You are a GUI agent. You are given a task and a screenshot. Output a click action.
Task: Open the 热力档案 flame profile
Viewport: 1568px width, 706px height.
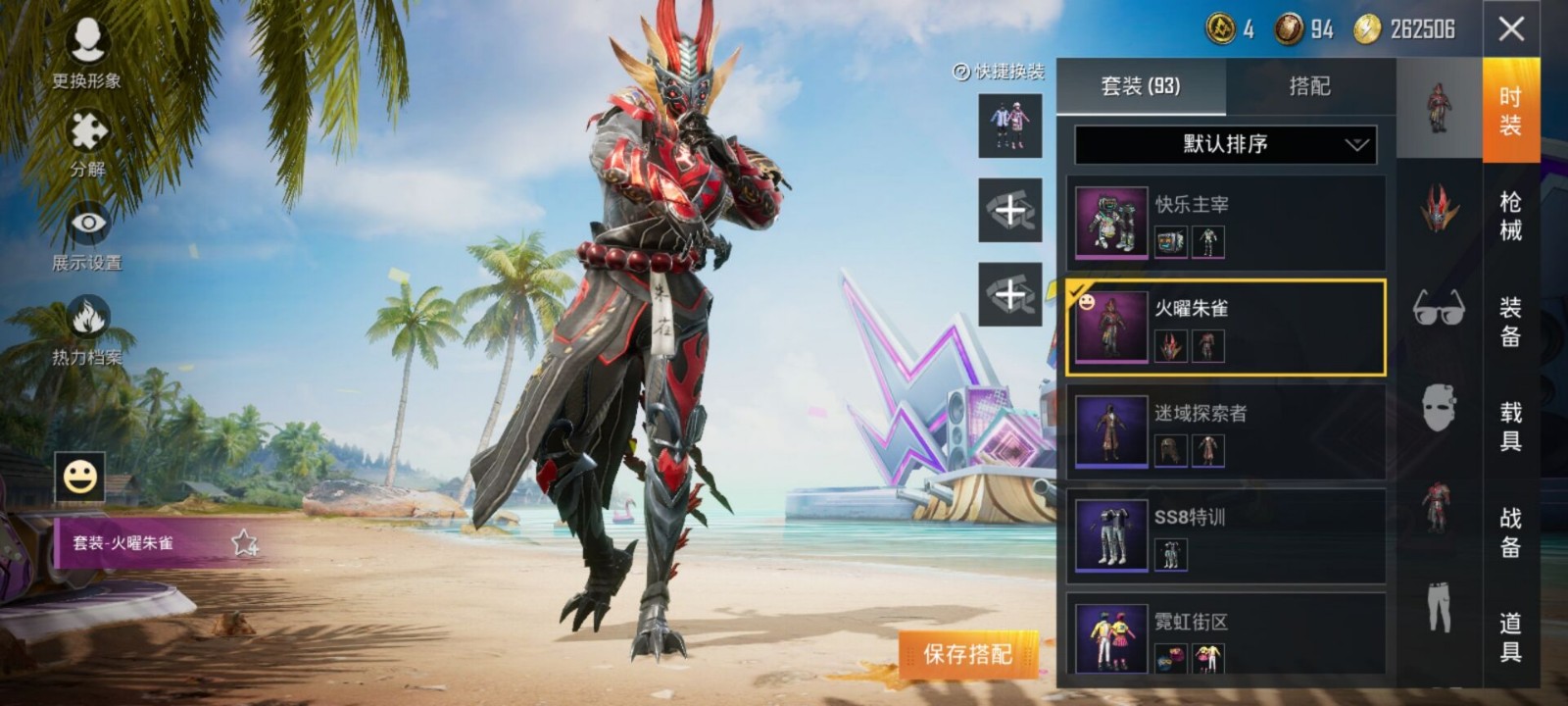tap(87, 329)
